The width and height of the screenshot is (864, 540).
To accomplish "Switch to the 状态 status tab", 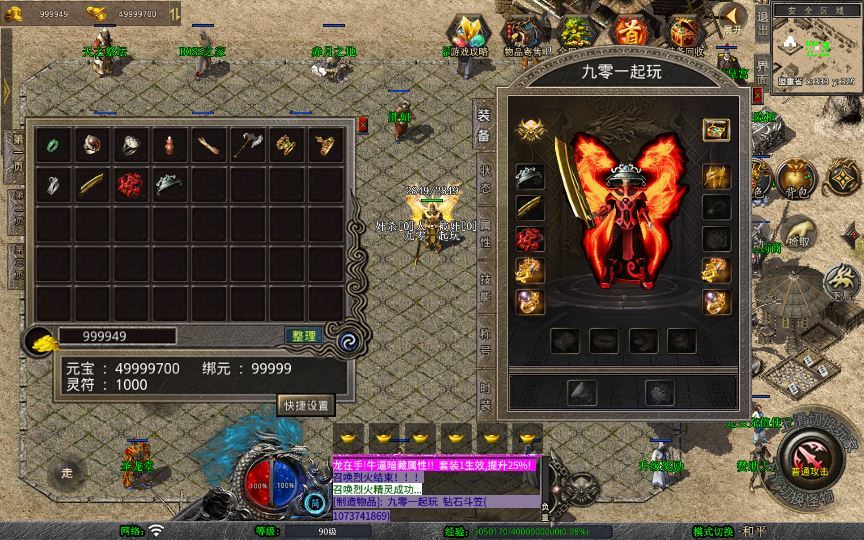I will point(485,178).
